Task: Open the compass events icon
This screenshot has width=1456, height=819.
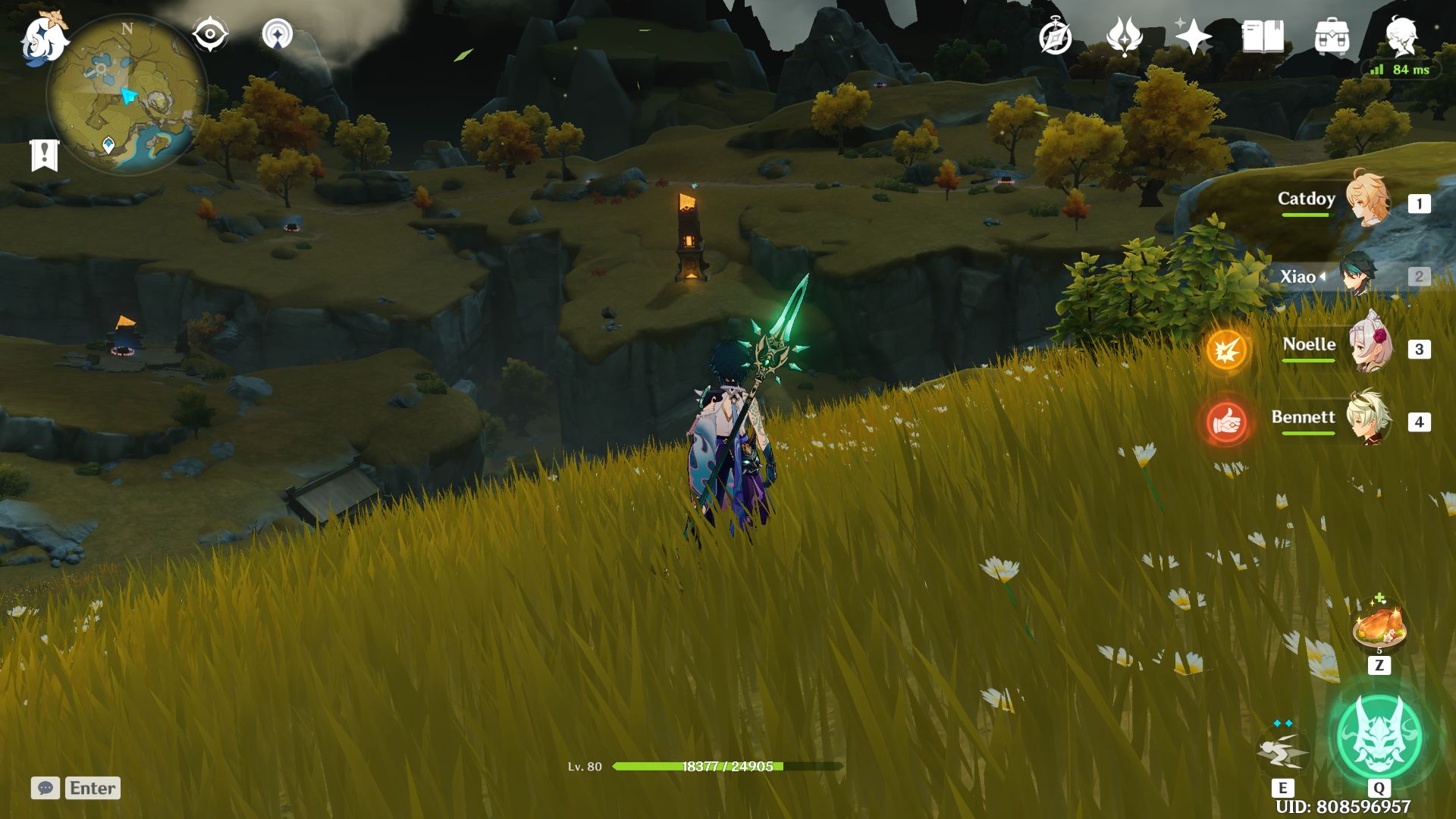Action: [x=1055, y=37]
